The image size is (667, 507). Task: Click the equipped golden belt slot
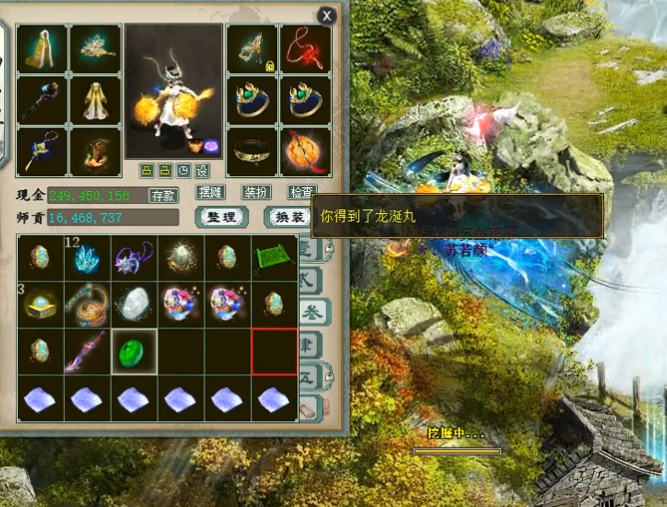click(x=251, y=151)
